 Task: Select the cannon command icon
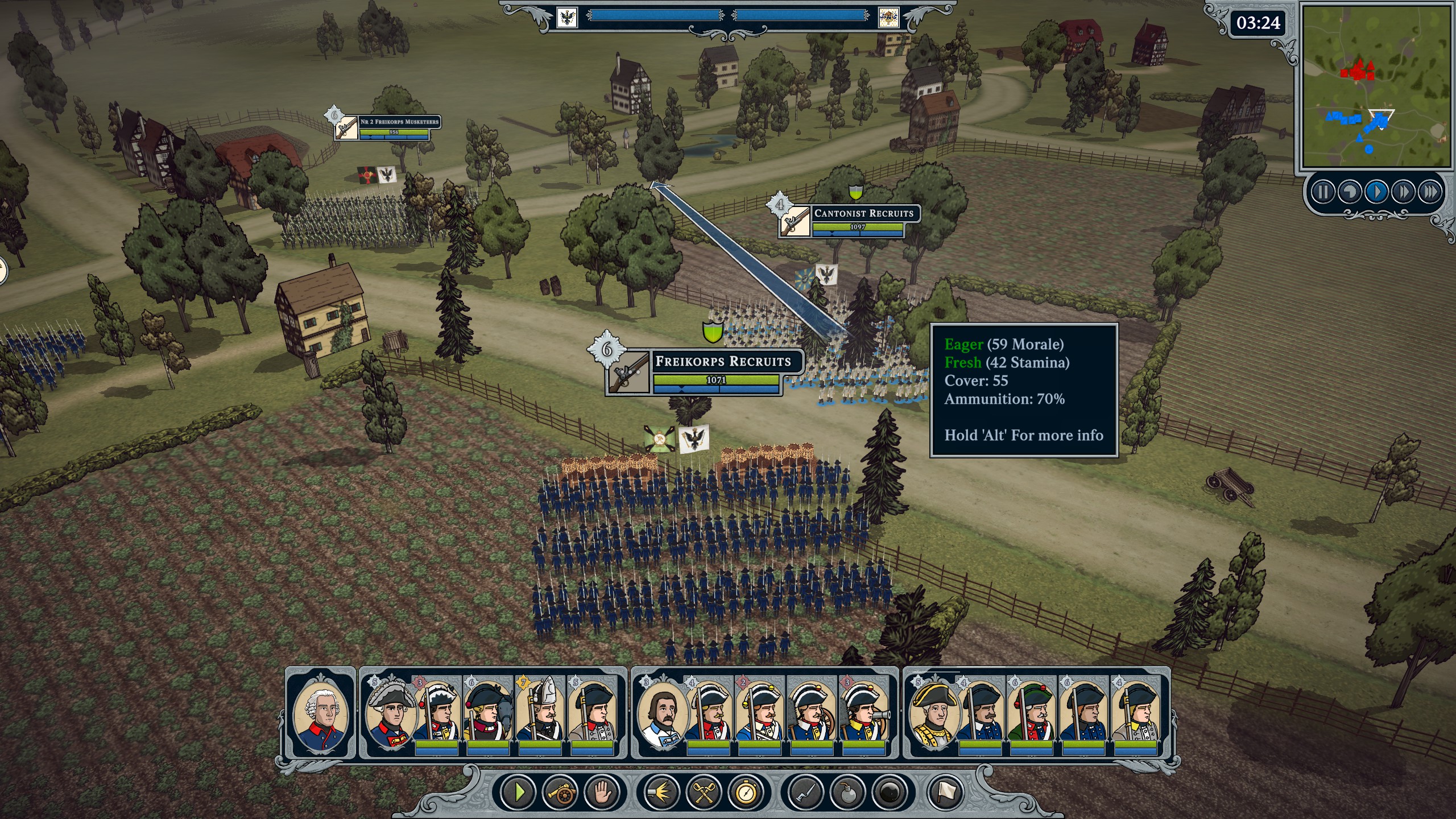tap(560, 792)
